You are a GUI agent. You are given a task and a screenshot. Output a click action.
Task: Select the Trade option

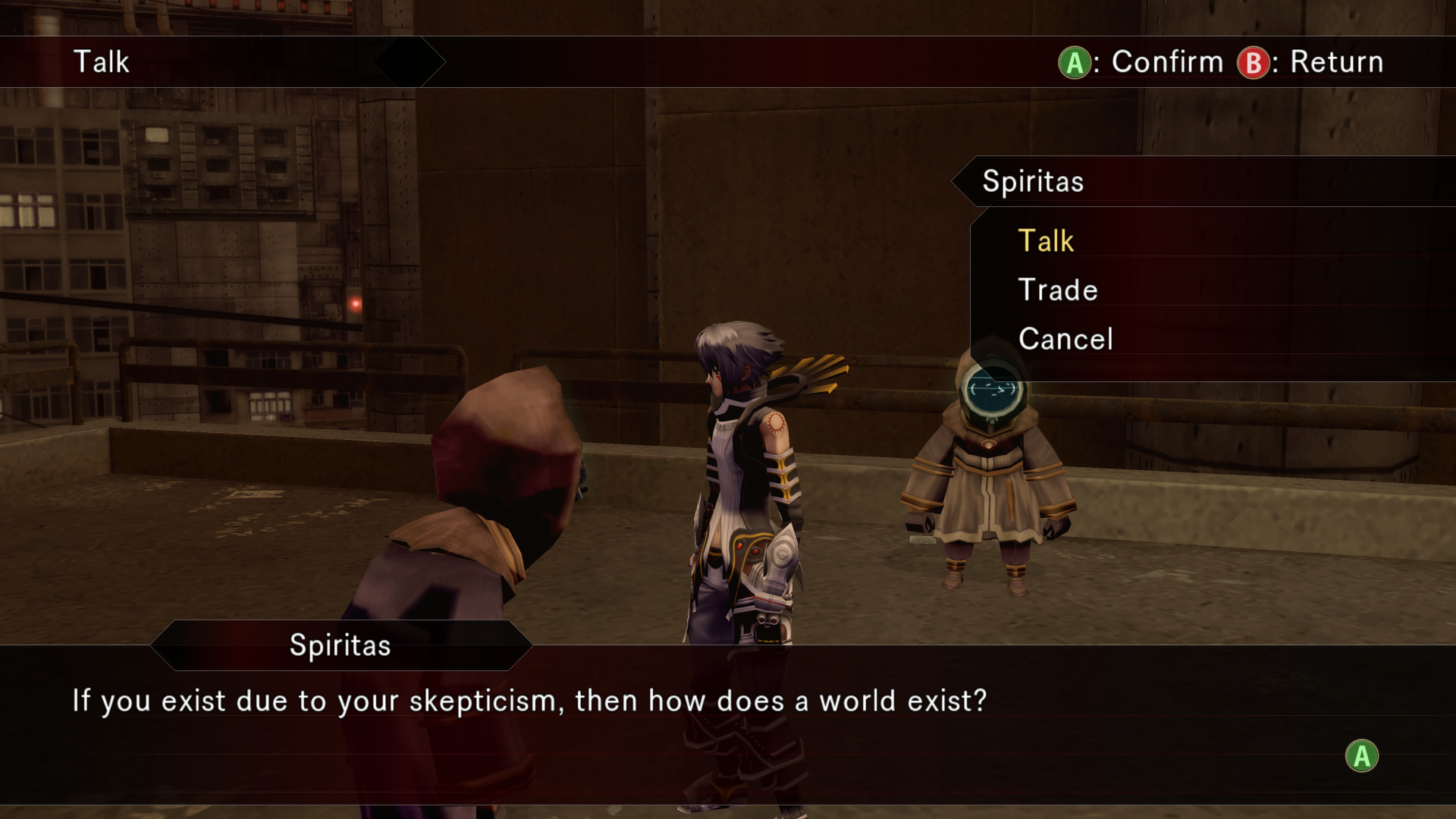click(x=1058, y=290)
